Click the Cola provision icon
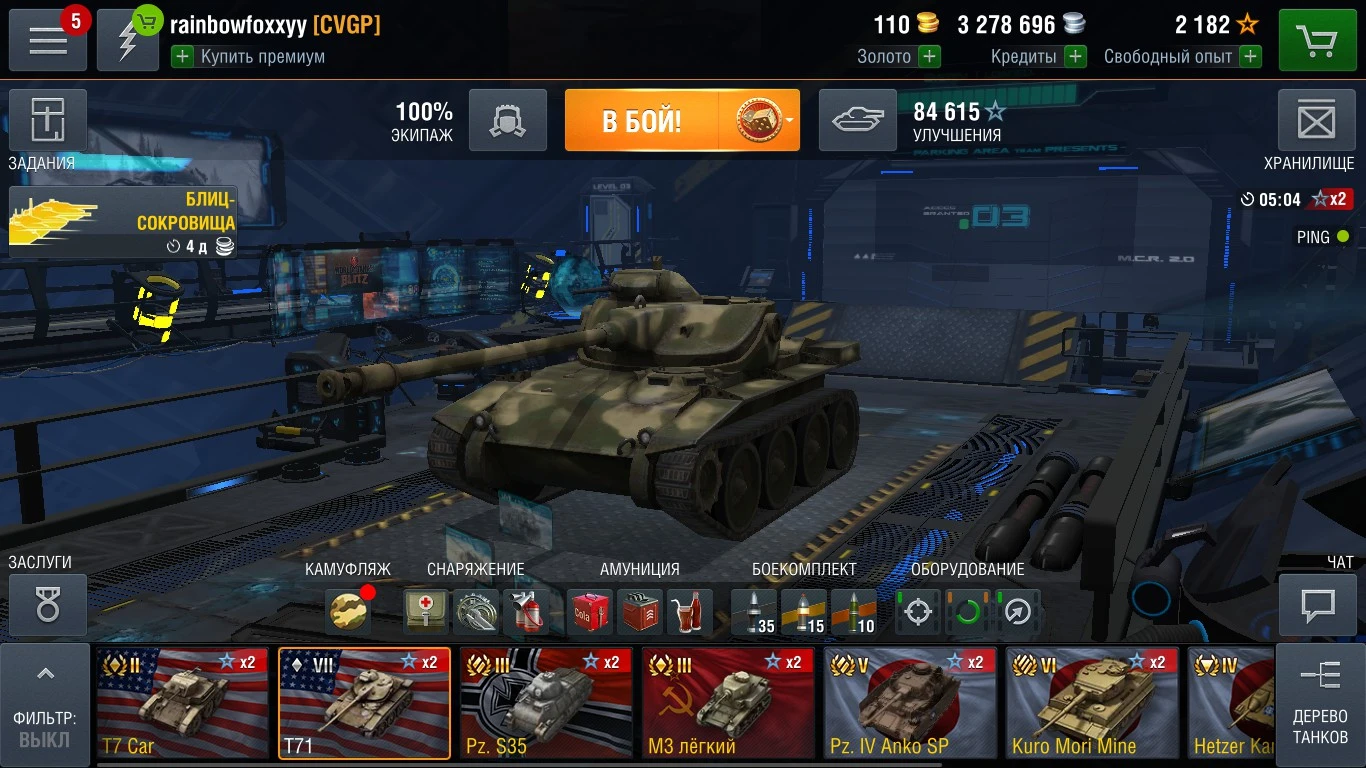 [589, 611]
